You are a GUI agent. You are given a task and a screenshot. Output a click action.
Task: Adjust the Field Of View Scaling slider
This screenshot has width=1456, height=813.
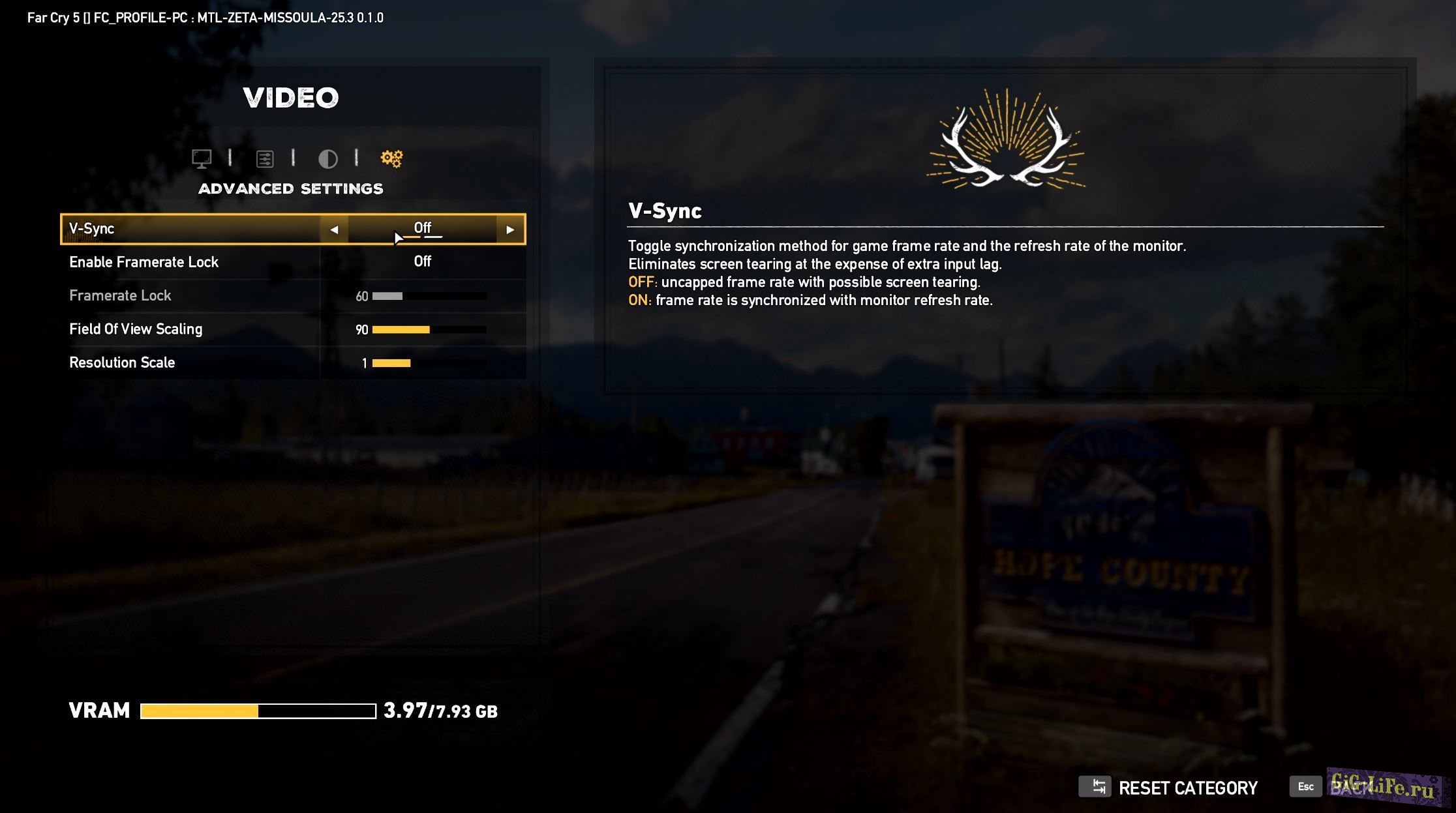pyautogui.click(x=429, y=330)
